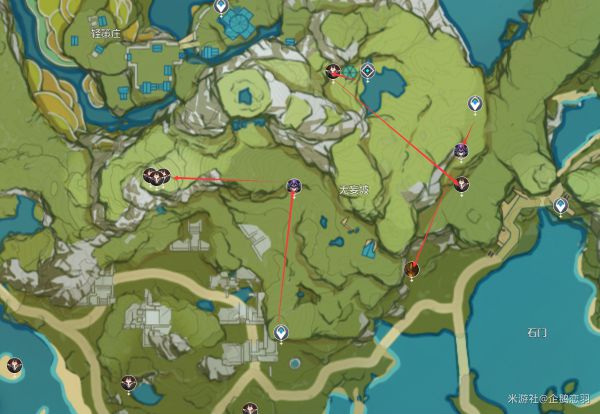Choose the paired enemy markers on the western mountain
The width and height of the screenshot is (600, 414).
[154, 177]
